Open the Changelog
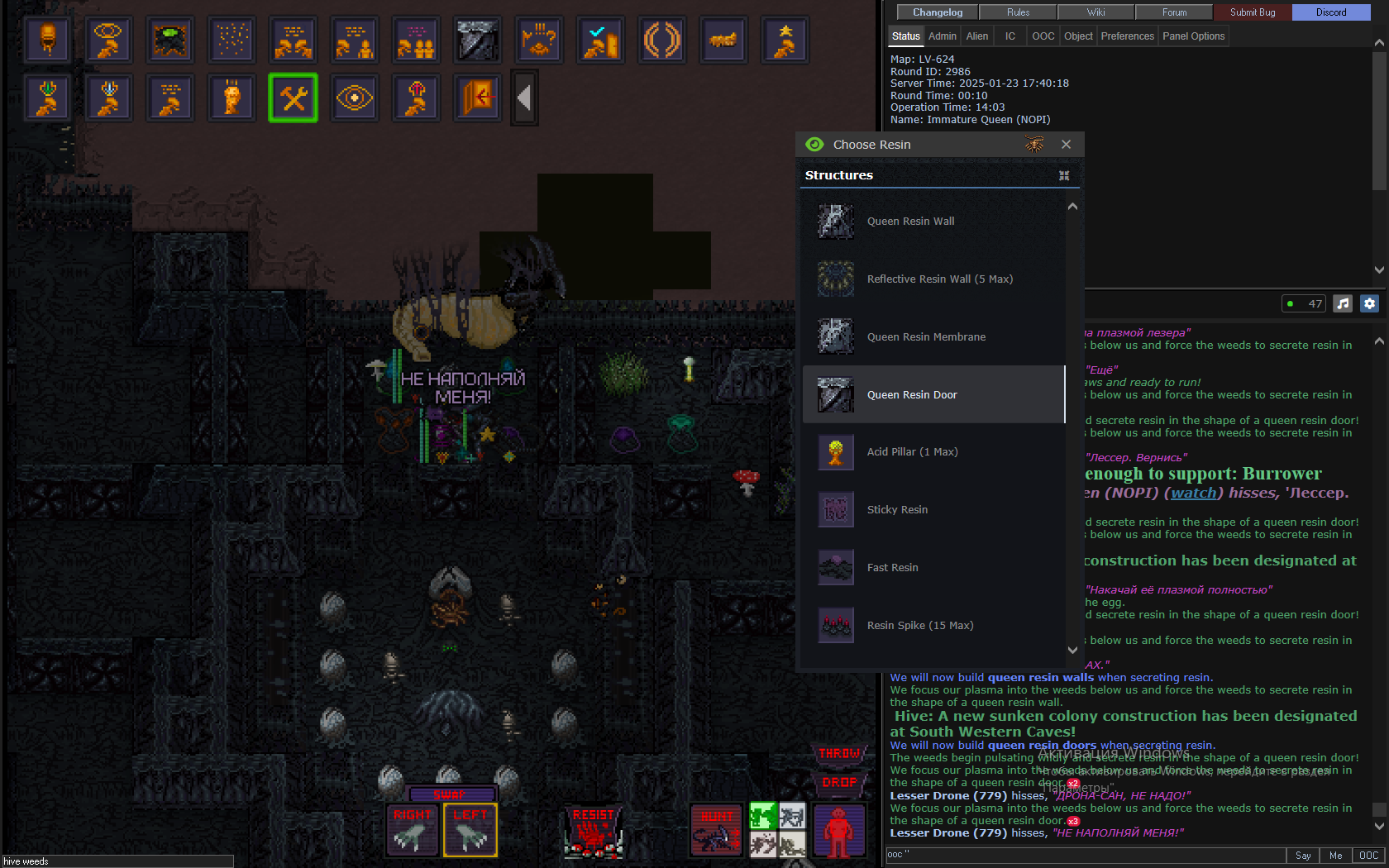 point(937,12)
